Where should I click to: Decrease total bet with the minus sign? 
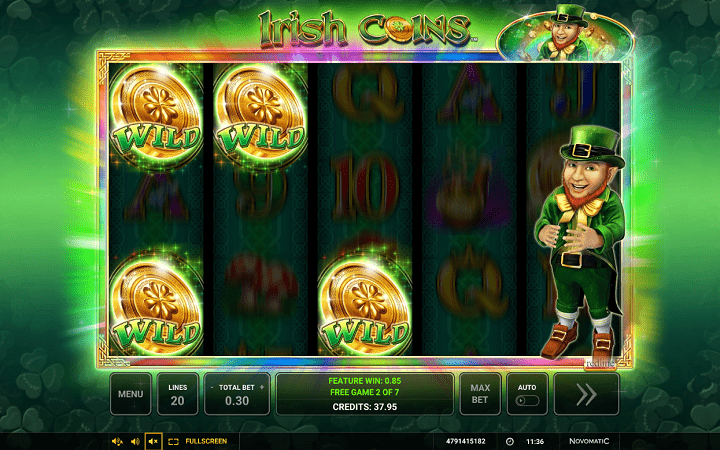point(211,386)
